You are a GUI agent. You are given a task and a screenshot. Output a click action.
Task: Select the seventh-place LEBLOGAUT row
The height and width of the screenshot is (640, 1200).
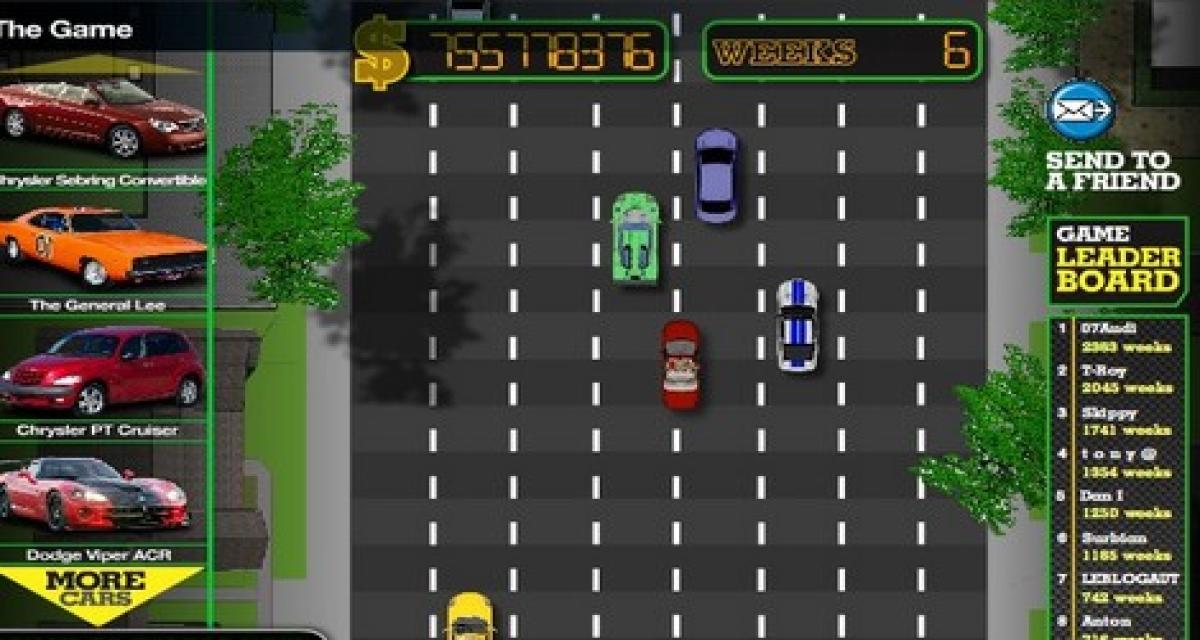[x=1120, y=588]
